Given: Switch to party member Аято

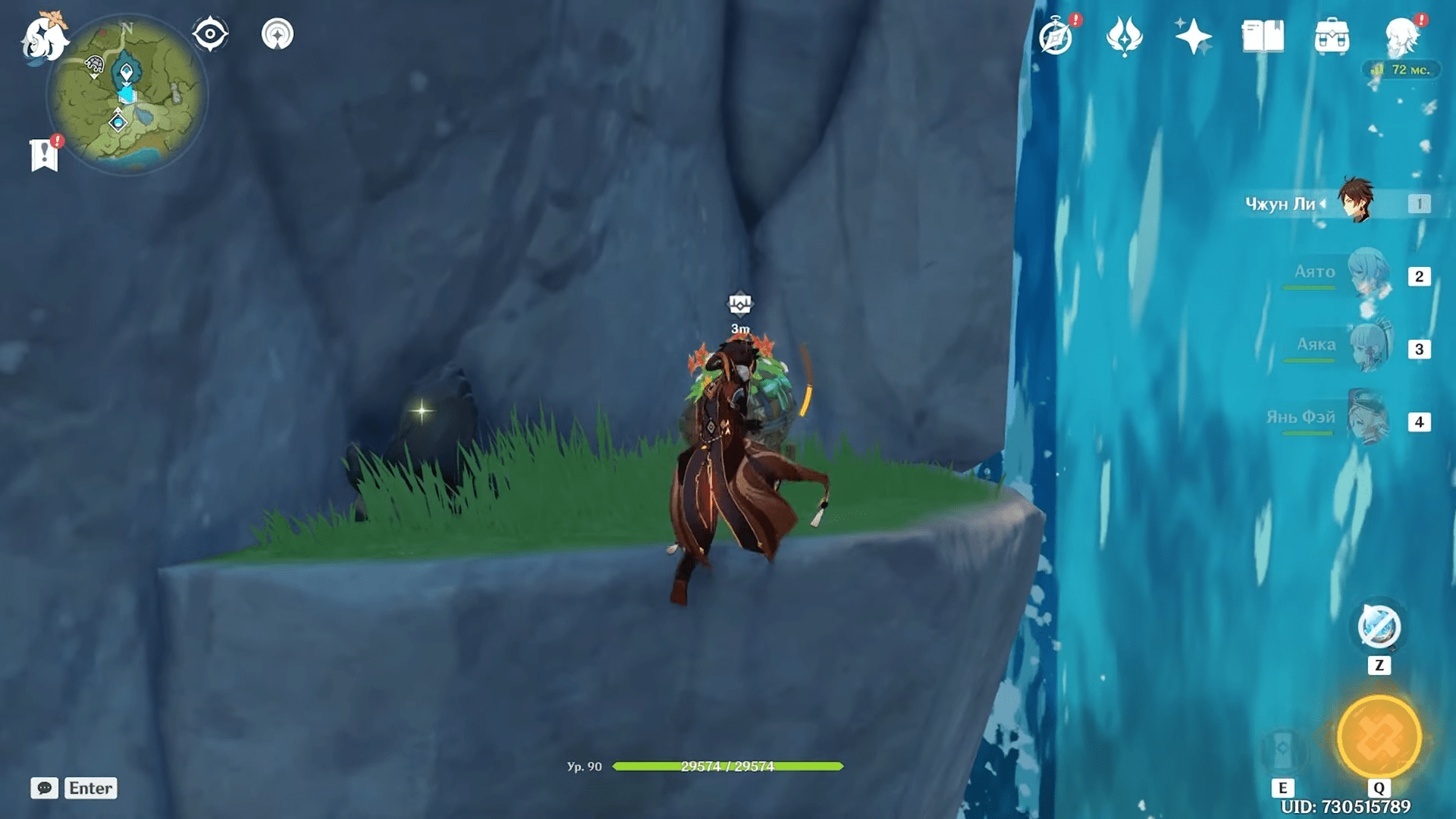Looking at the screenshot, I should pyautogui.click(x=1367, y=274).
